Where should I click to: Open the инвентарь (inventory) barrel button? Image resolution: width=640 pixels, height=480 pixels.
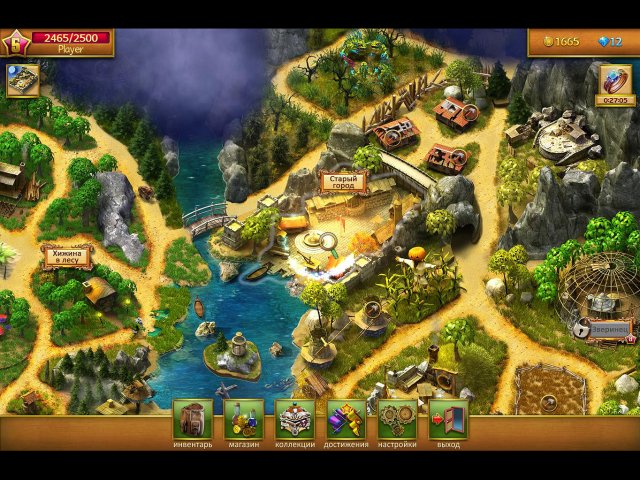coord(192,419)
